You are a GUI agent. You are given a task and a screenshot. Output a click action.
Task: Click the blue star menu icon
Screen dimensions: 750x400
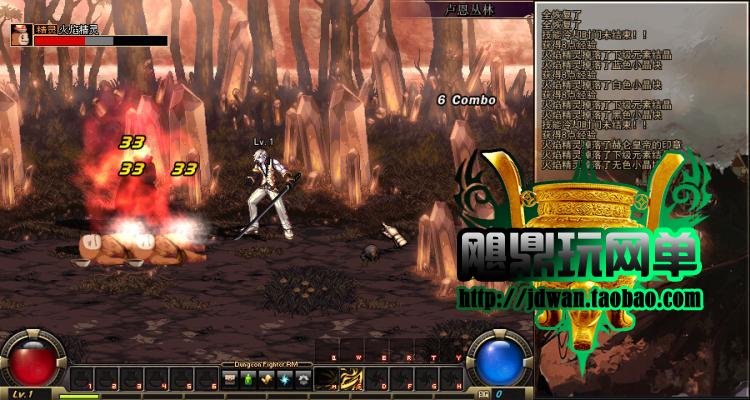tap(283, 379)
